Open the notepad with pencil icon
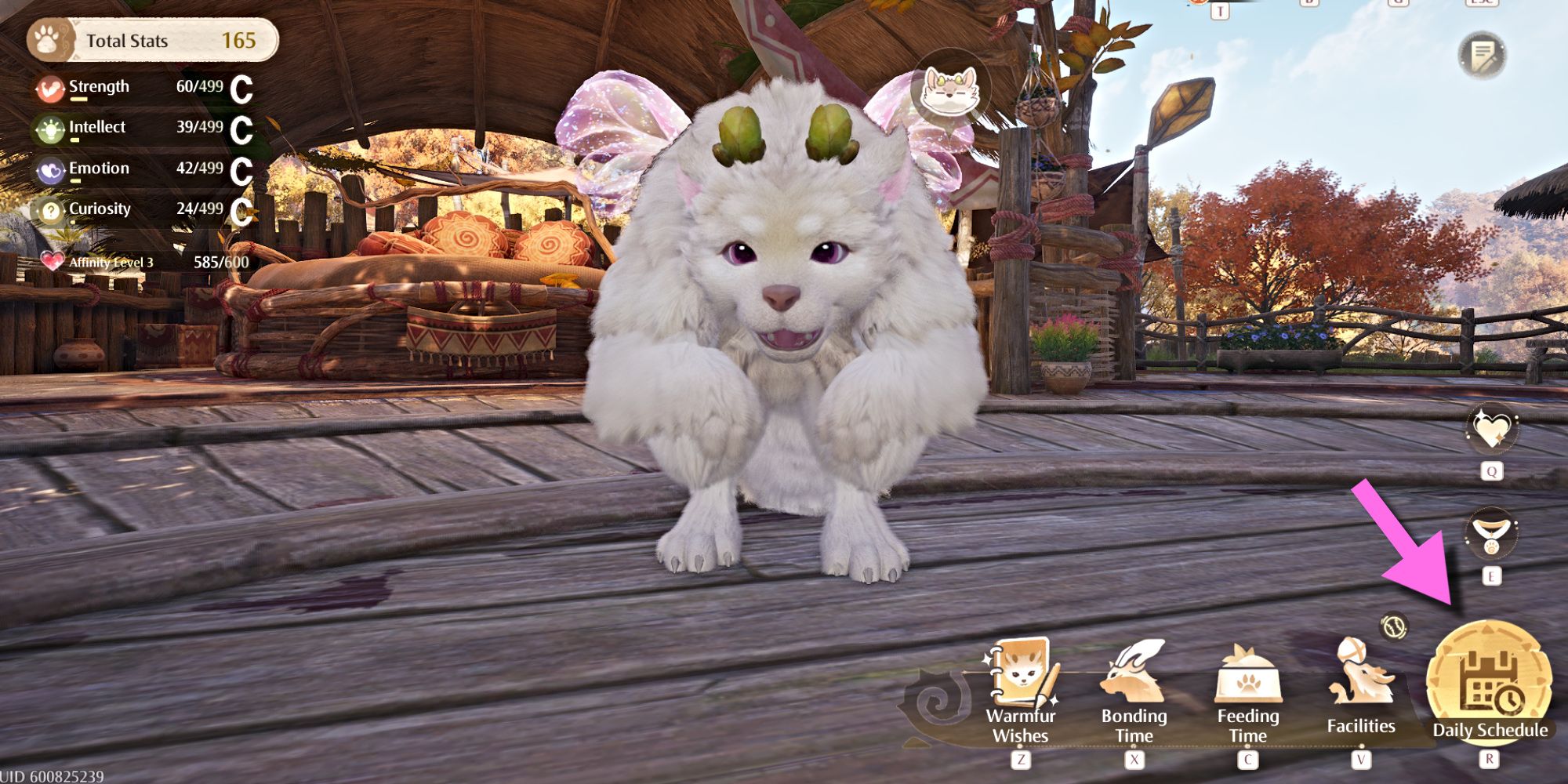 [1482, 55]
